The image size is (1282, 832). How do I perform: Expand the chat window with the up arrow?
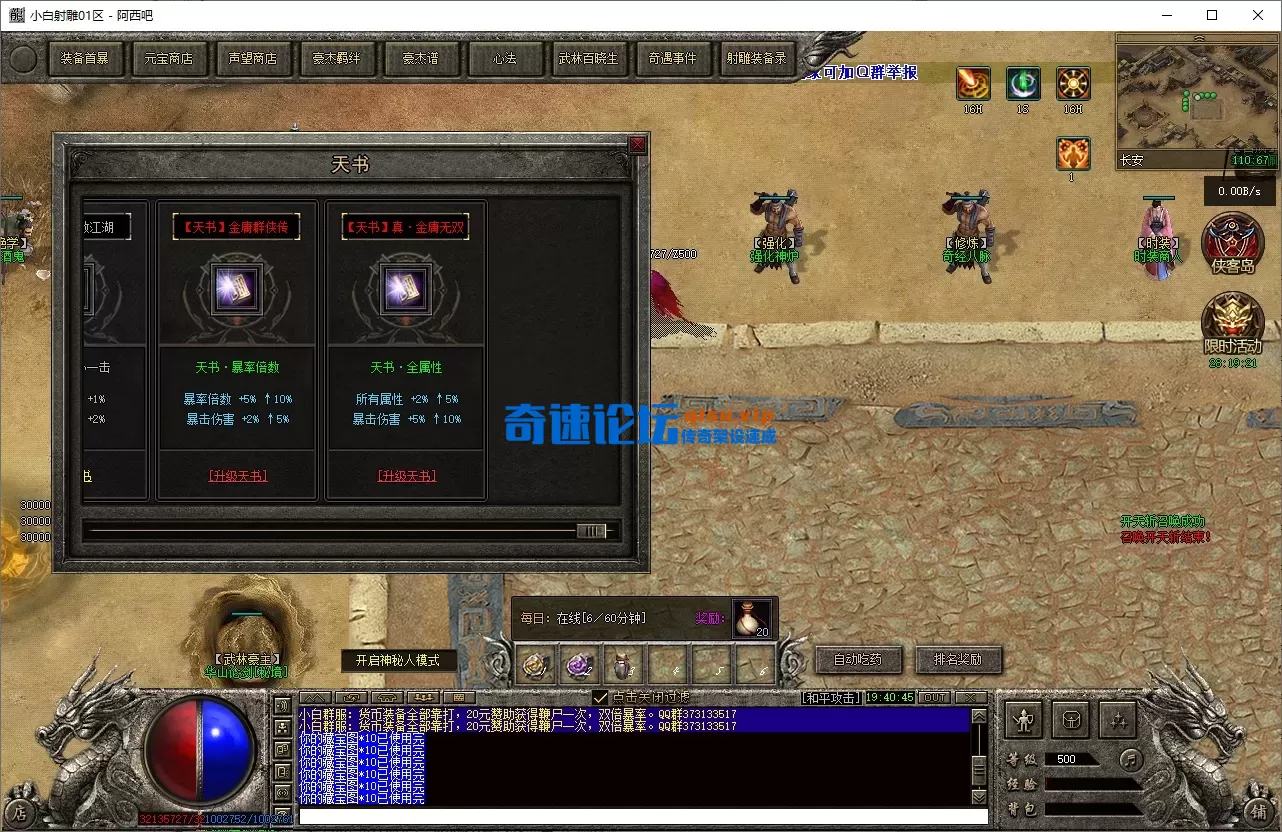[x=313, y=697]
